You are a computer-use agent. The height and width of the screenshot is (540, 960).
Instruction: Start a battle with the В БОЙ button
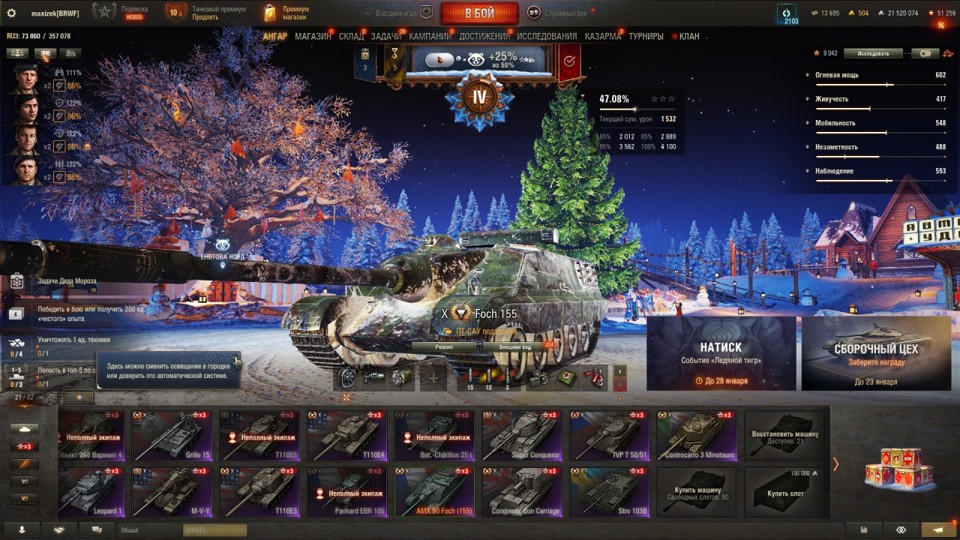(479, 13)
